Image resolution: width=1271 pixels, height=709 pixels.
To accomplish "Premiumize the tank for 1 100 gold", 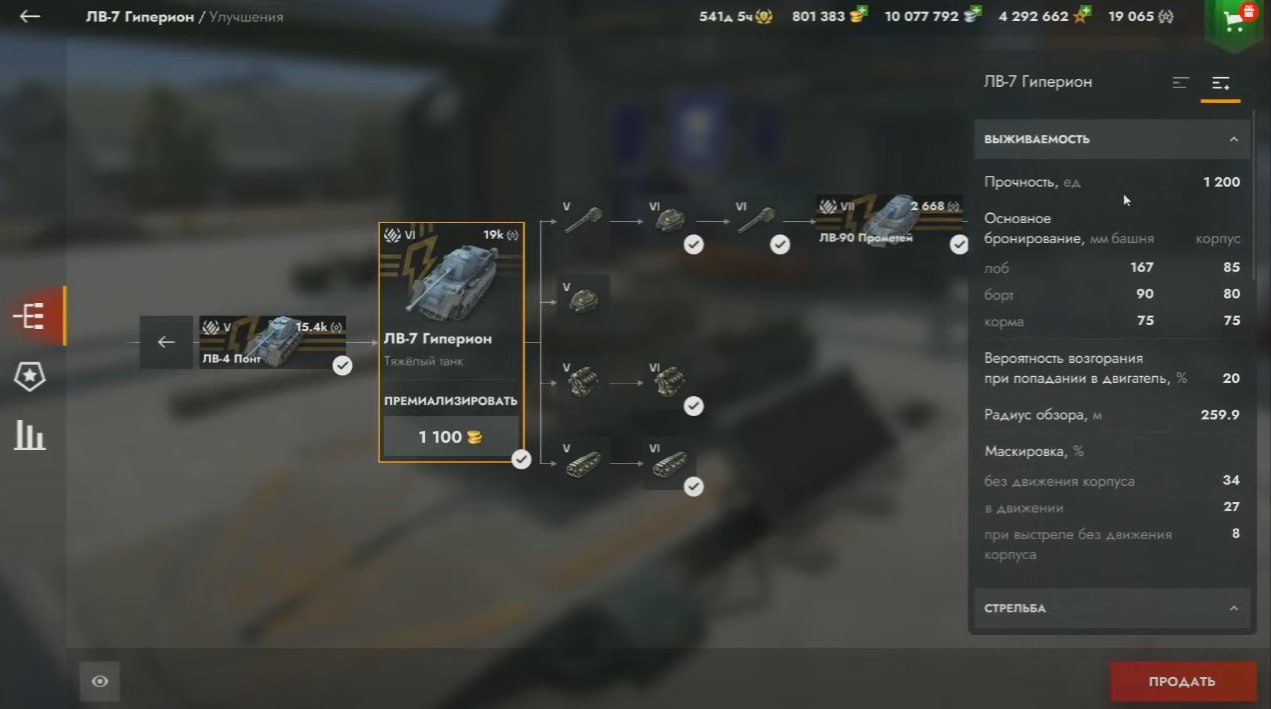I will 451,437.
